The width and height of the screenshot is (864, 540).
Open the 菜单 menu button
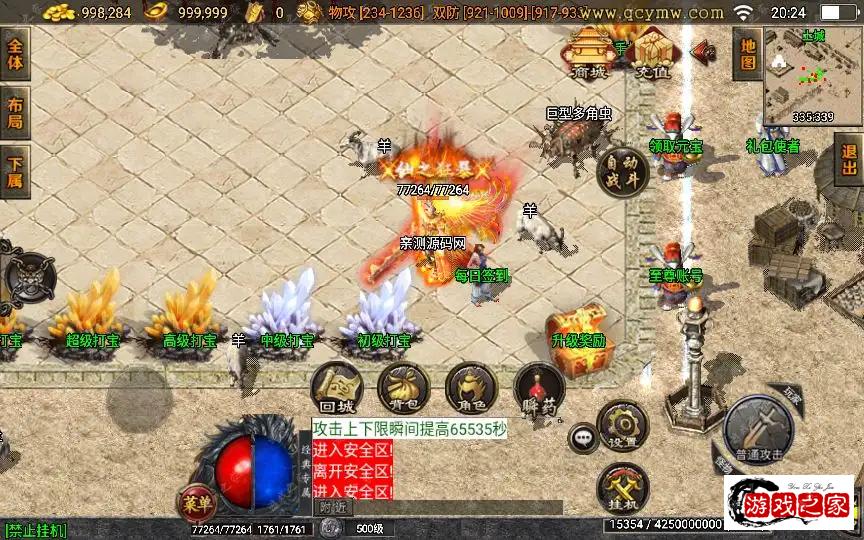197,500
